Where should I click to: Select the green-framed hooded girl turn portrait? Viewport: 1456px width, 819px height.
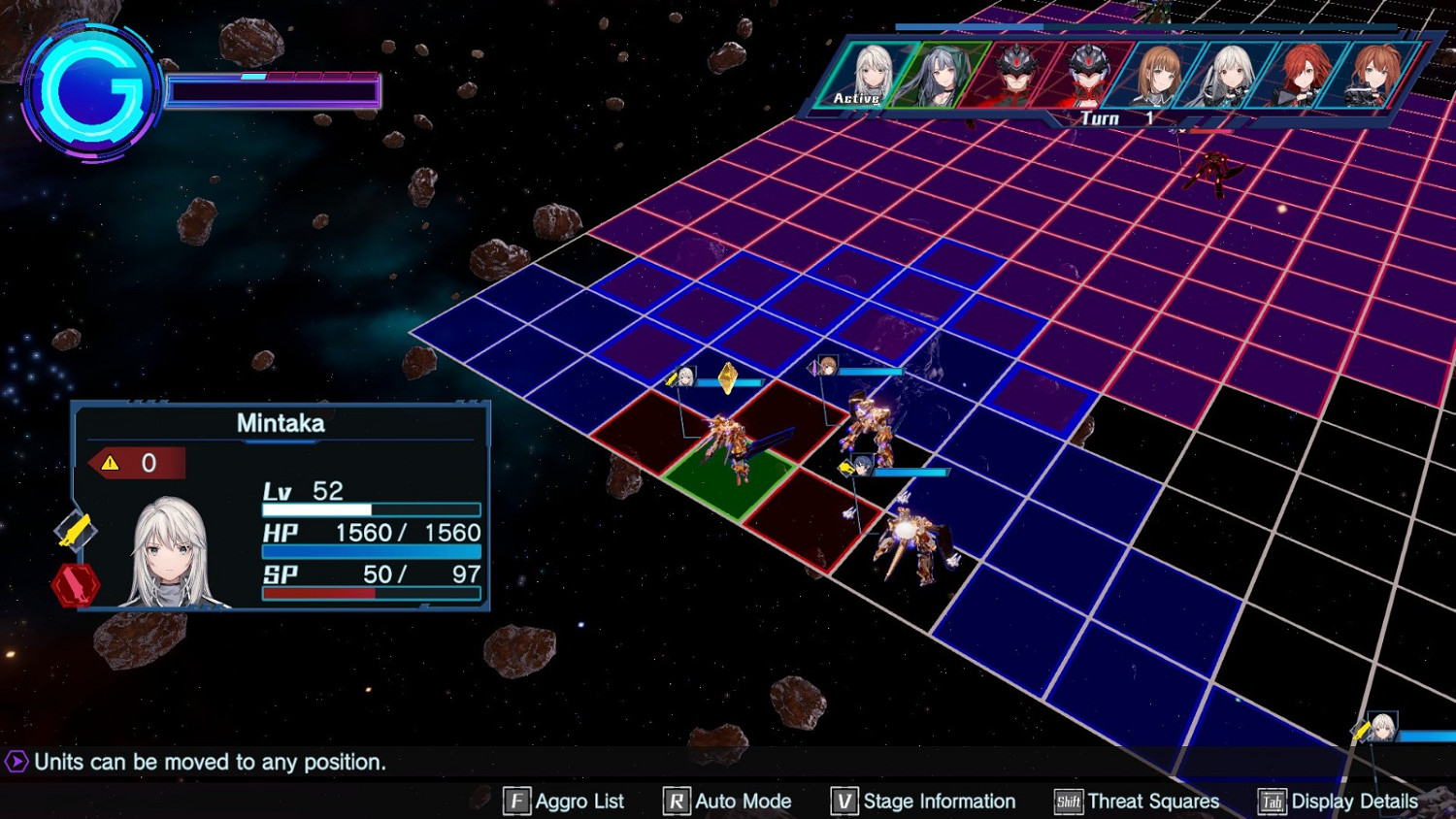point(940,74)
